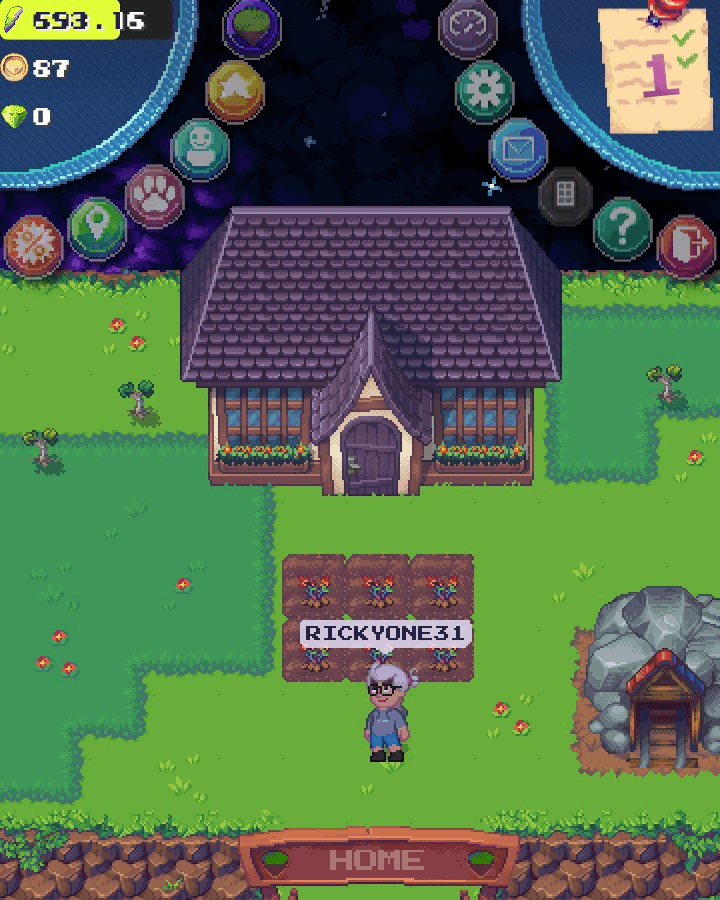Image resolution: width=720 pixels, height=900 pixels.
Task: Open the gear settings button
Action: click(x=485, y=91)
